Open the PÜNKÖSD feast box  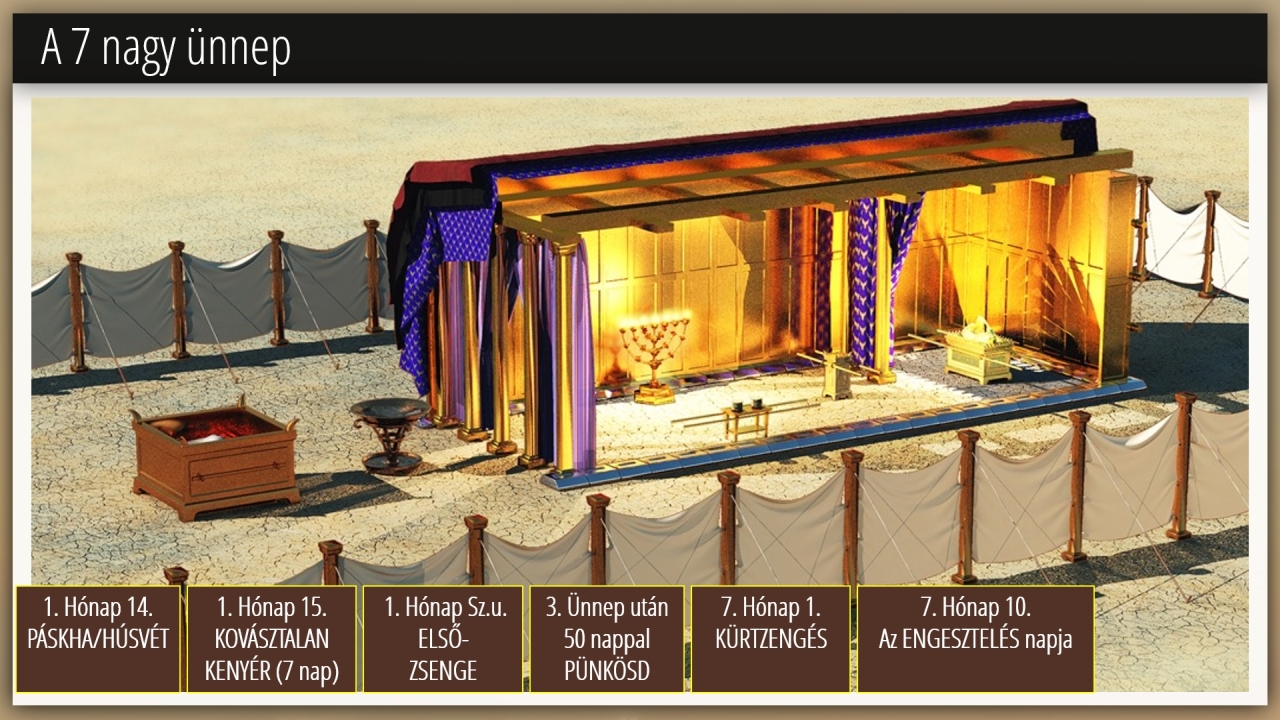(x=607, y=639)
